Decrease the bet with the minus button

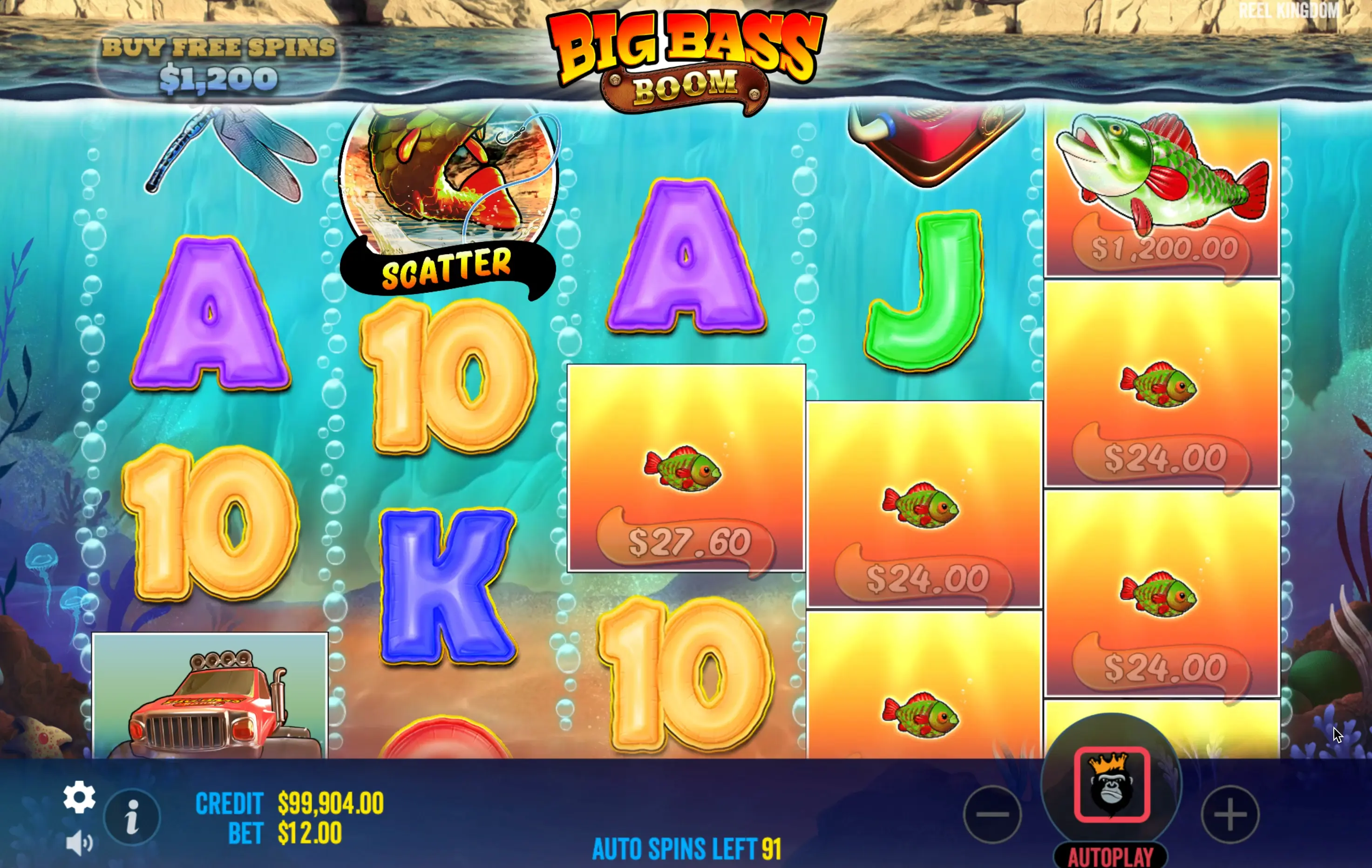[992, 814]
